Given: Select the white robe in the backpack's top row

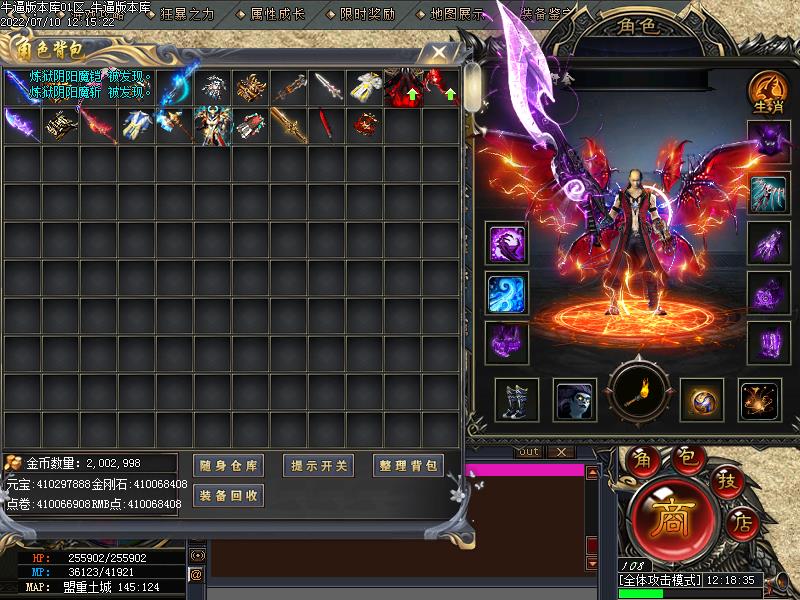Looking at the screenshot, I should pos(365,88).
